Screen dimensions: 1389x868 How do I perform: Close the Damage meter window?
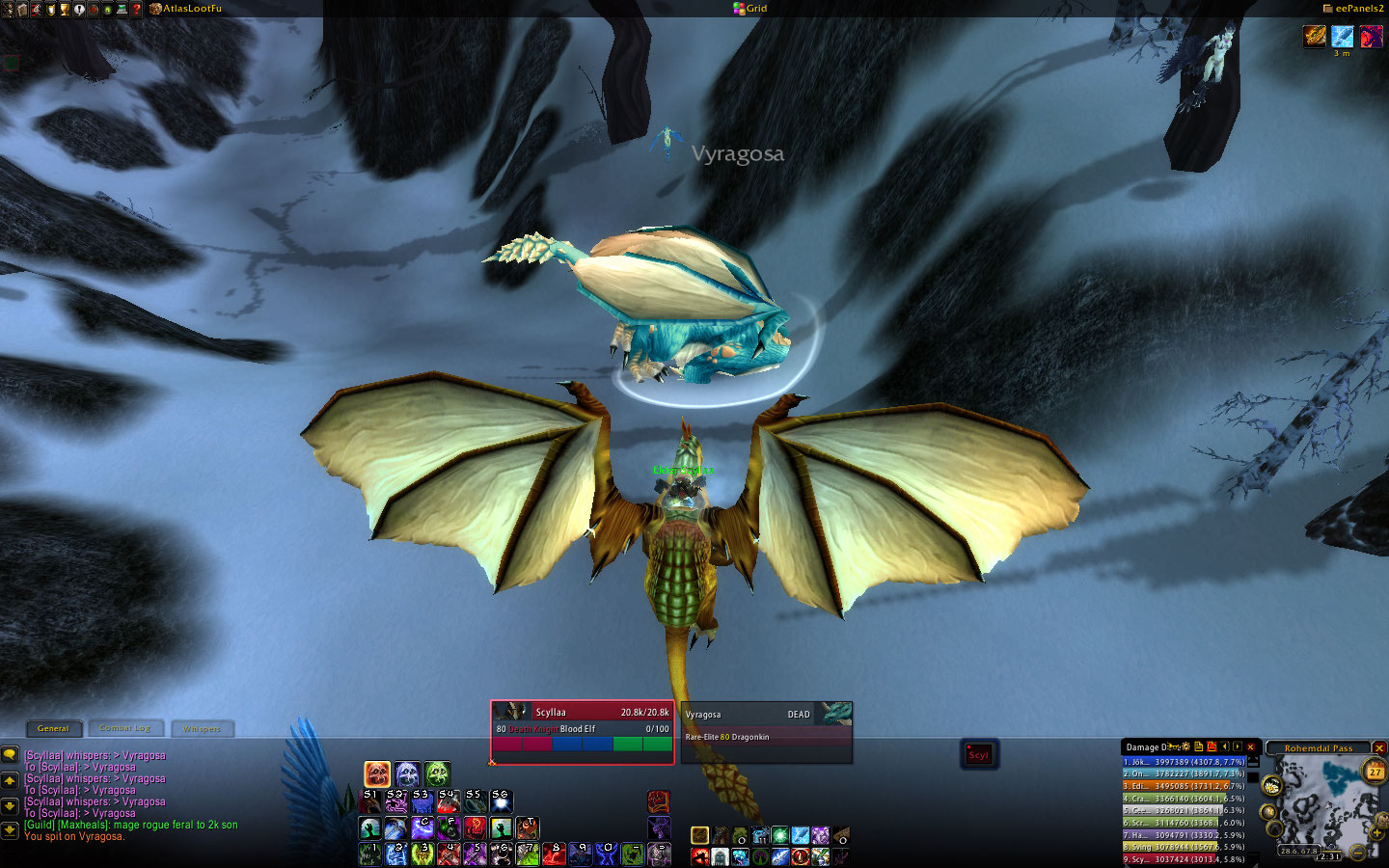pyautogui.click(x=1251, y=747)
